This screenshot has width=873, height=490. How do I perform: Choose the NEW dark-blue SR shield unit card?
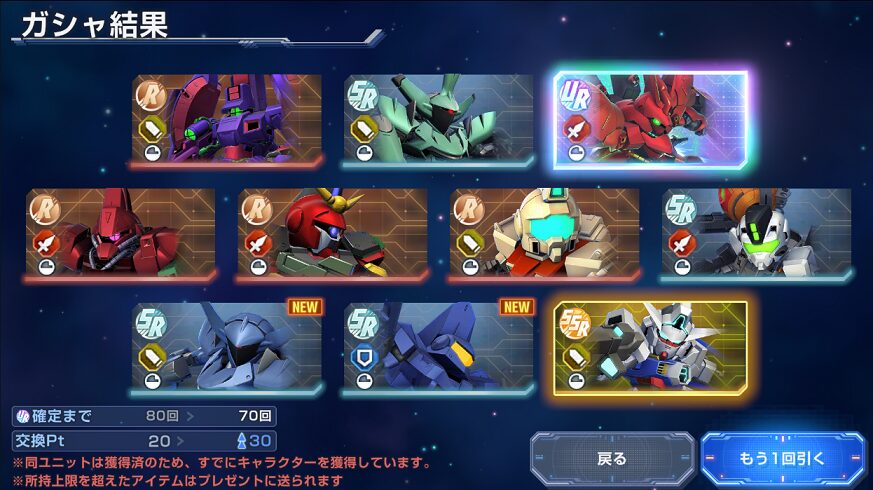click(439, 348)
